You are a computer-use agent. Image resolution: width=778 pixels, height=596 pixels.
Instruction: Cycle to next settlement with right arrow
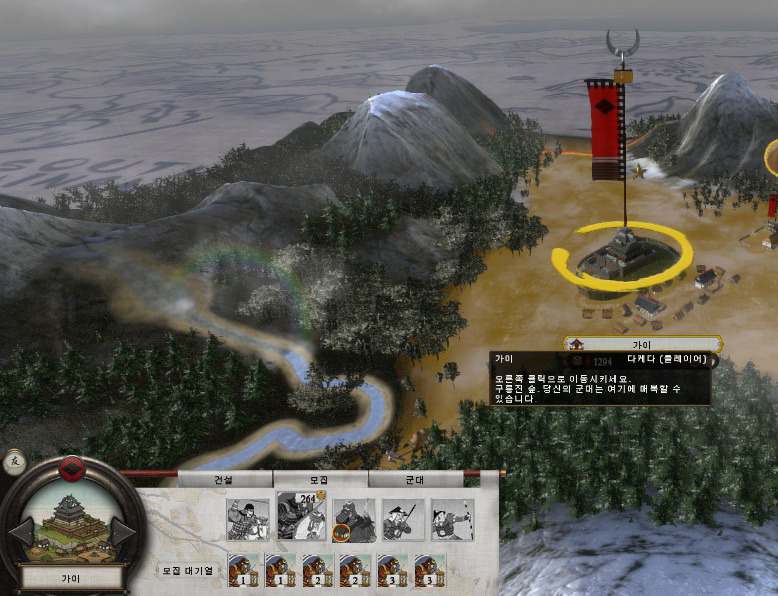click(124, 531)
